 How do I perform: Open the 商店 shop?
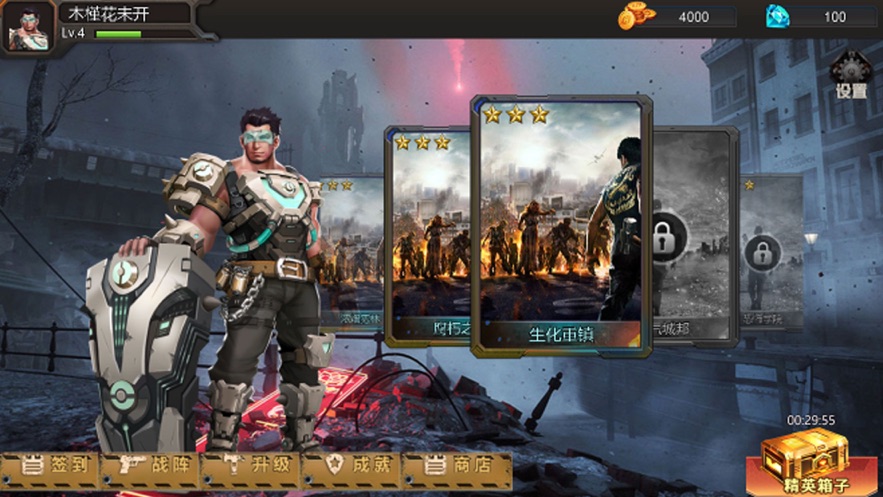click(x=456, y=467)
